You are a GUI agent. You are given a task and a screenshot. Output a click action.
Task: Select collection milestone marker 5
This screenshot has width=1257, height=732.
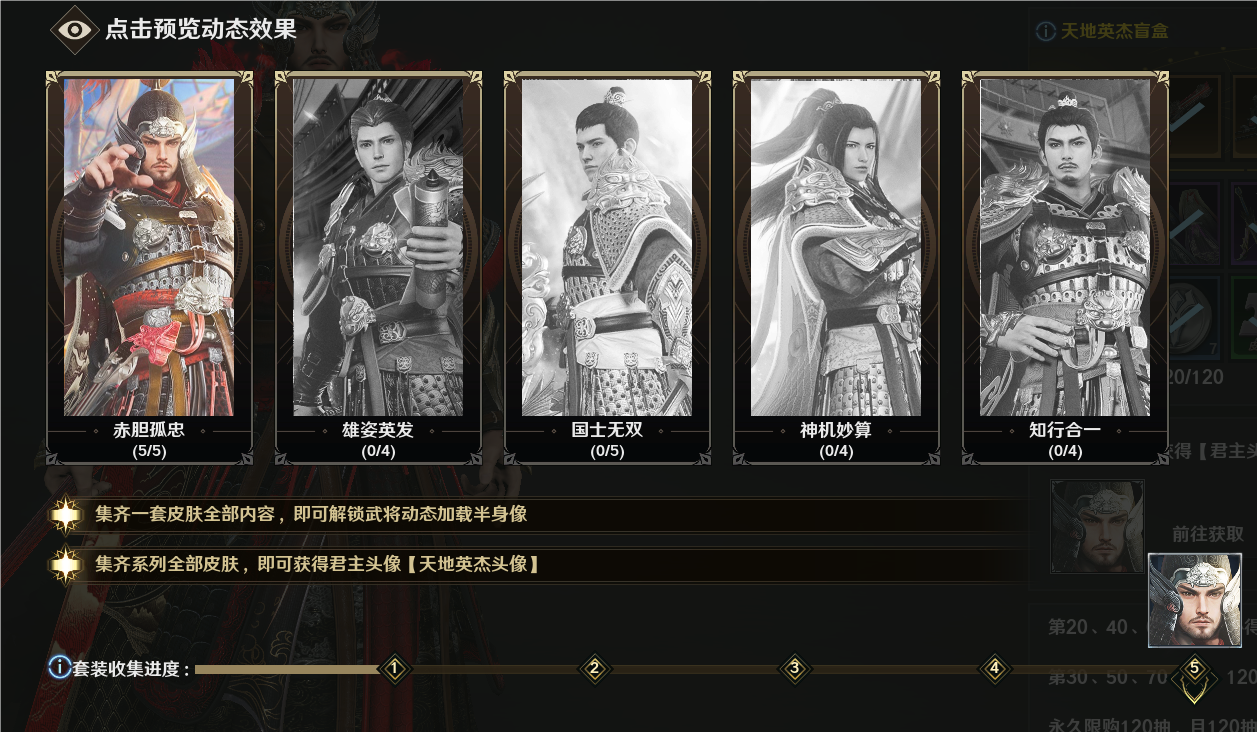[1194, 668]
